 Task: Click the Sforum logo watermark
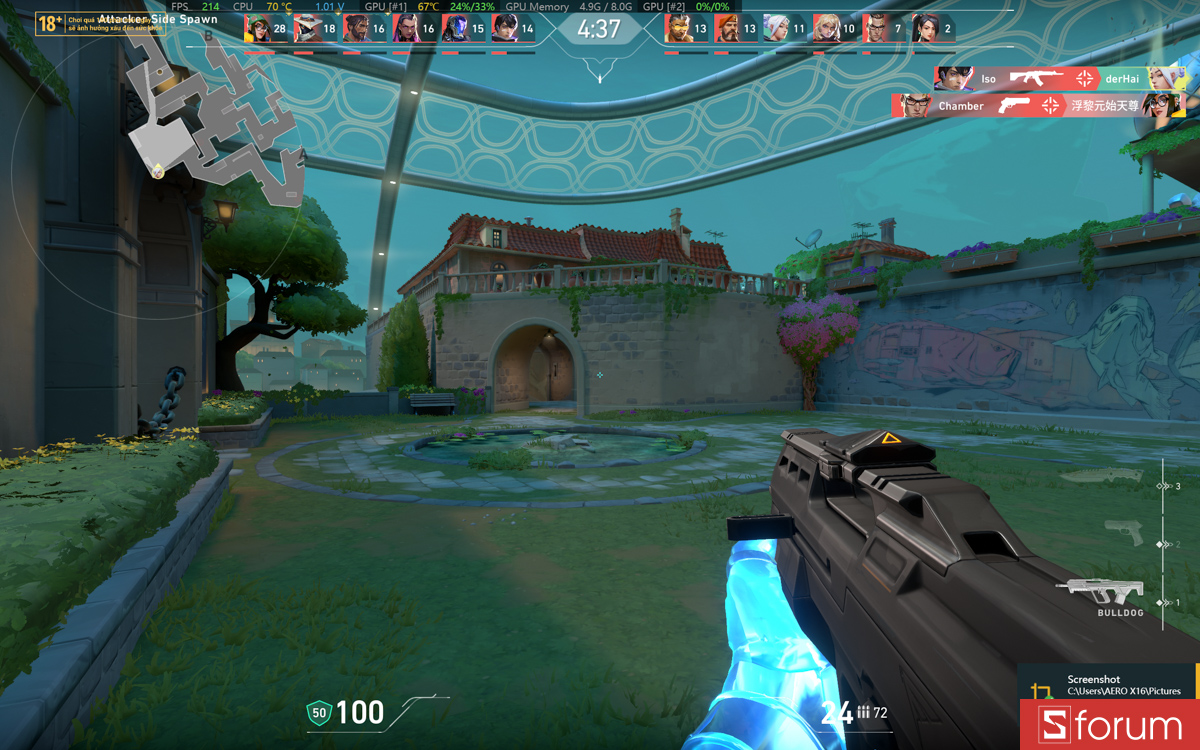[1110, 726]
